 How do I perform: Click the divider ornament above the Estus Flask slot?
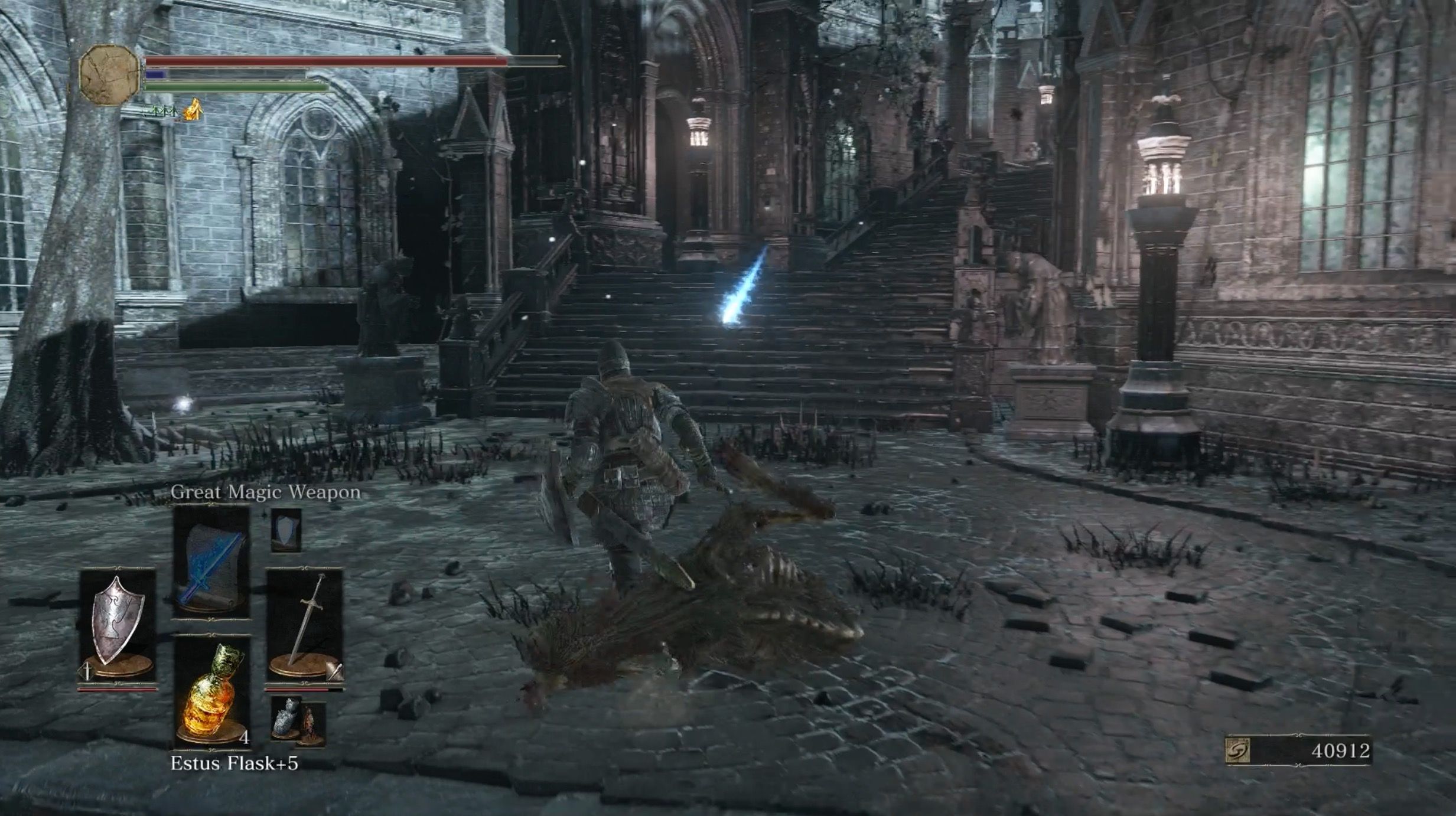pos(210,633)
